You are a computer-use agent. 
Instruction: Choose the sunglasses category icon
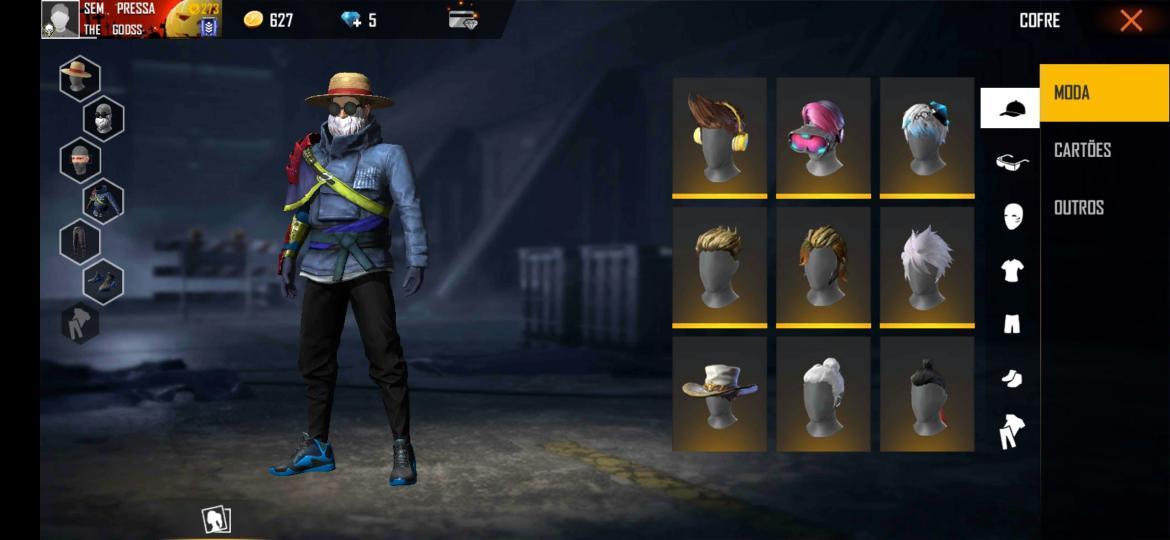[x=1012, y=162]
